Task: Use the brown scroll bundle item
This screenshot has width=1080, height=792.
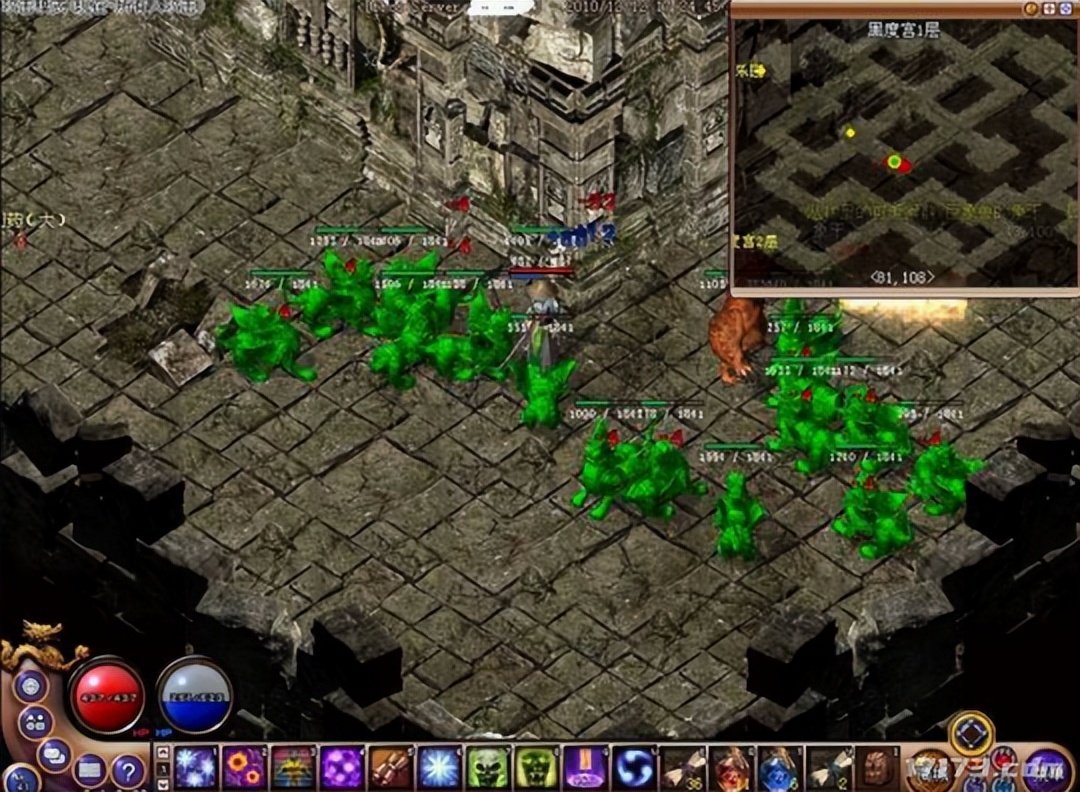Action: (x=391, y=767)
